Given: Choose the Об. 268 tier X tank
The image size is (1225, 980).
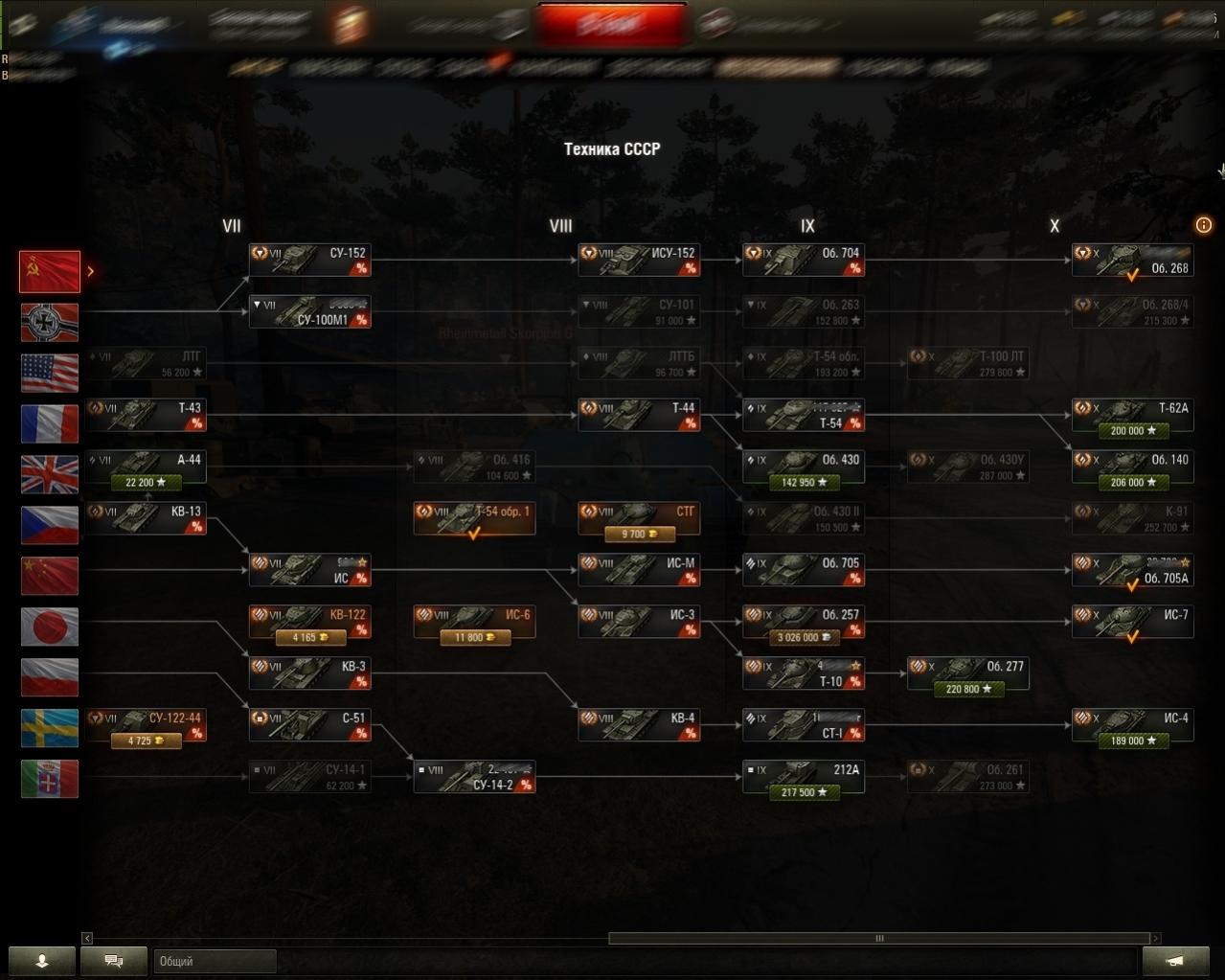Looking at the screenshot, I should (1132, 260).
